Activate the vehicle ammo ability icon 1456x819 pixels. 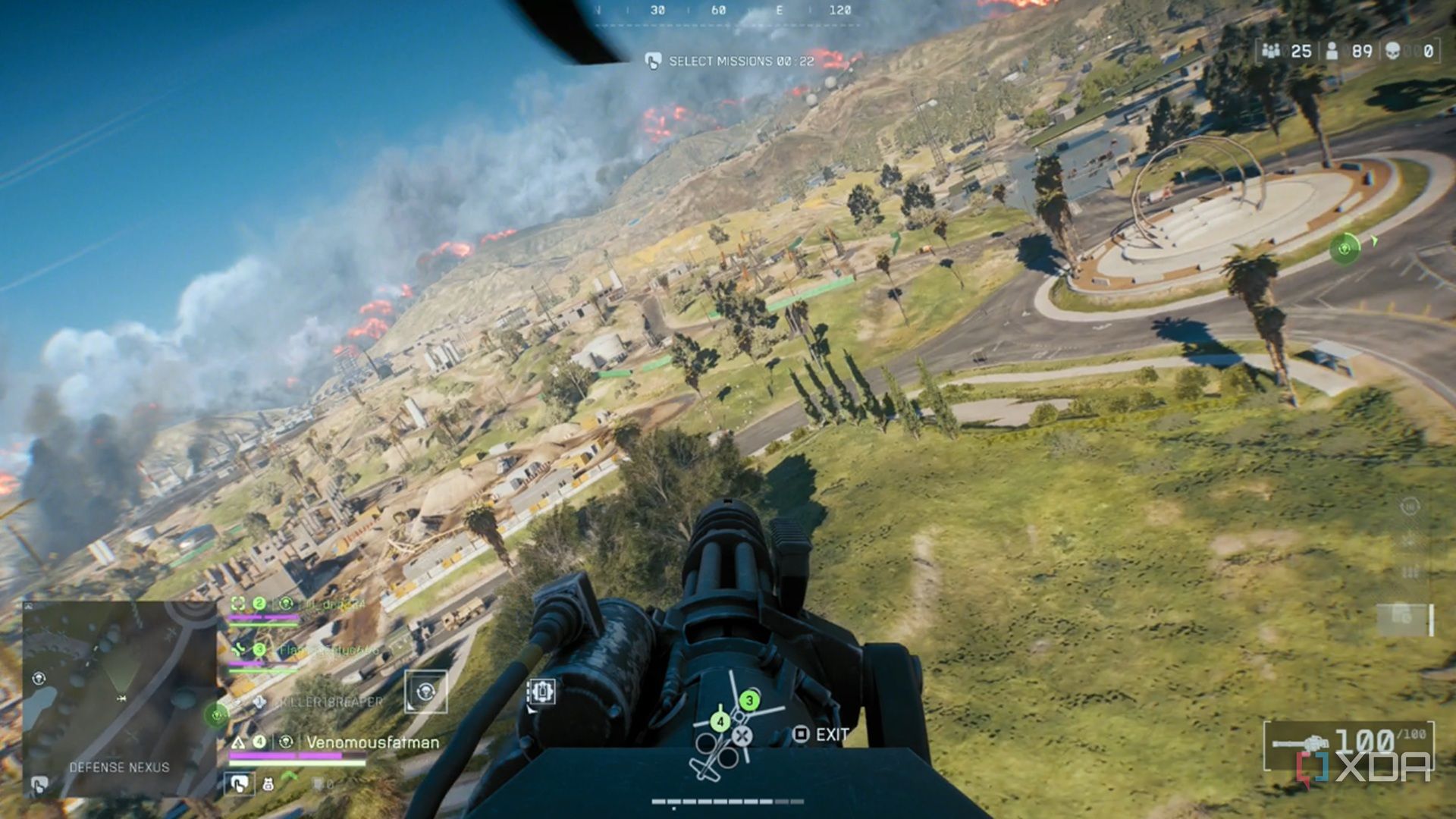pyautogui.click(x=541, y=692)
